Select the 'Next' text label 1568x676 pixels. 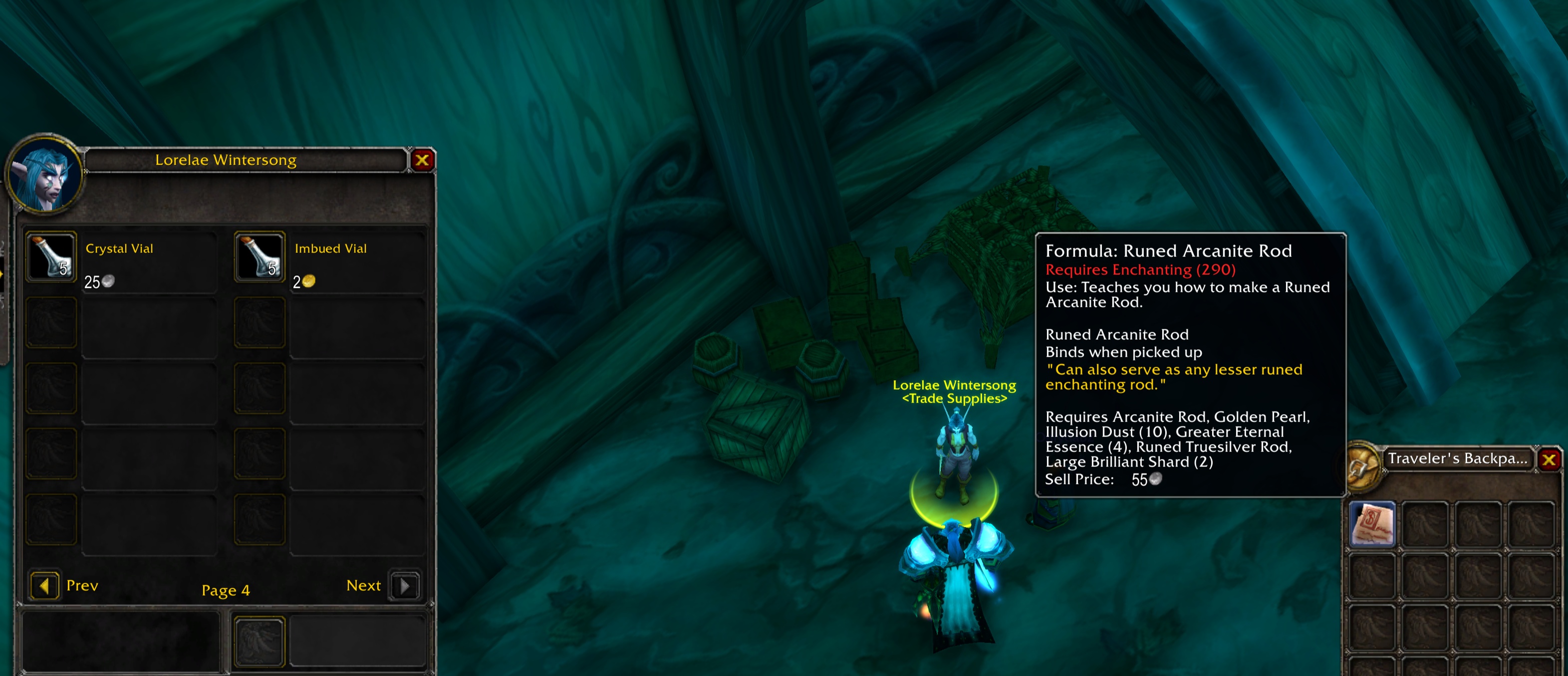click(363, 585)
